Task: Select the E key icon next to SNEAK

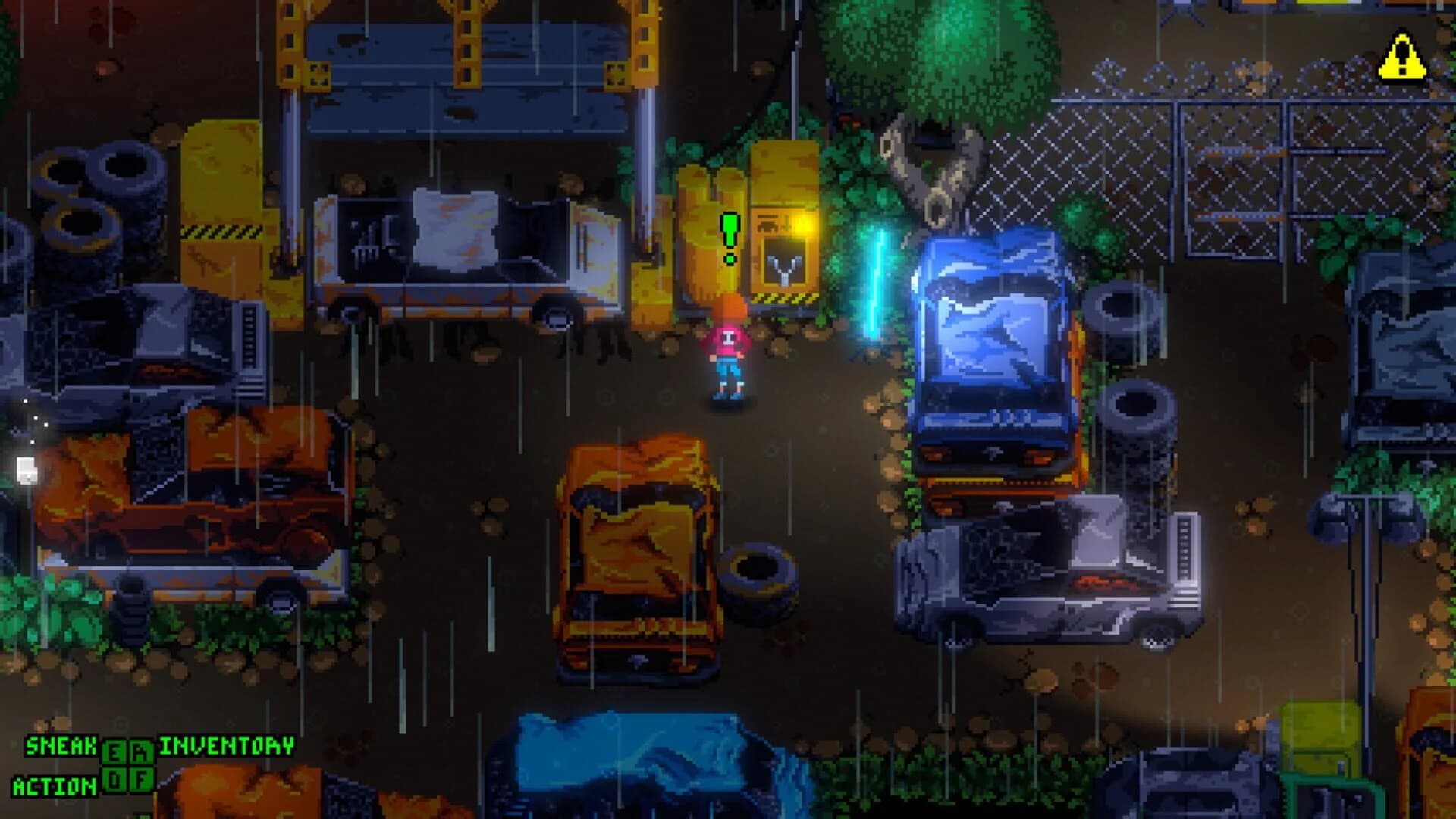Action: click(114, 752)
